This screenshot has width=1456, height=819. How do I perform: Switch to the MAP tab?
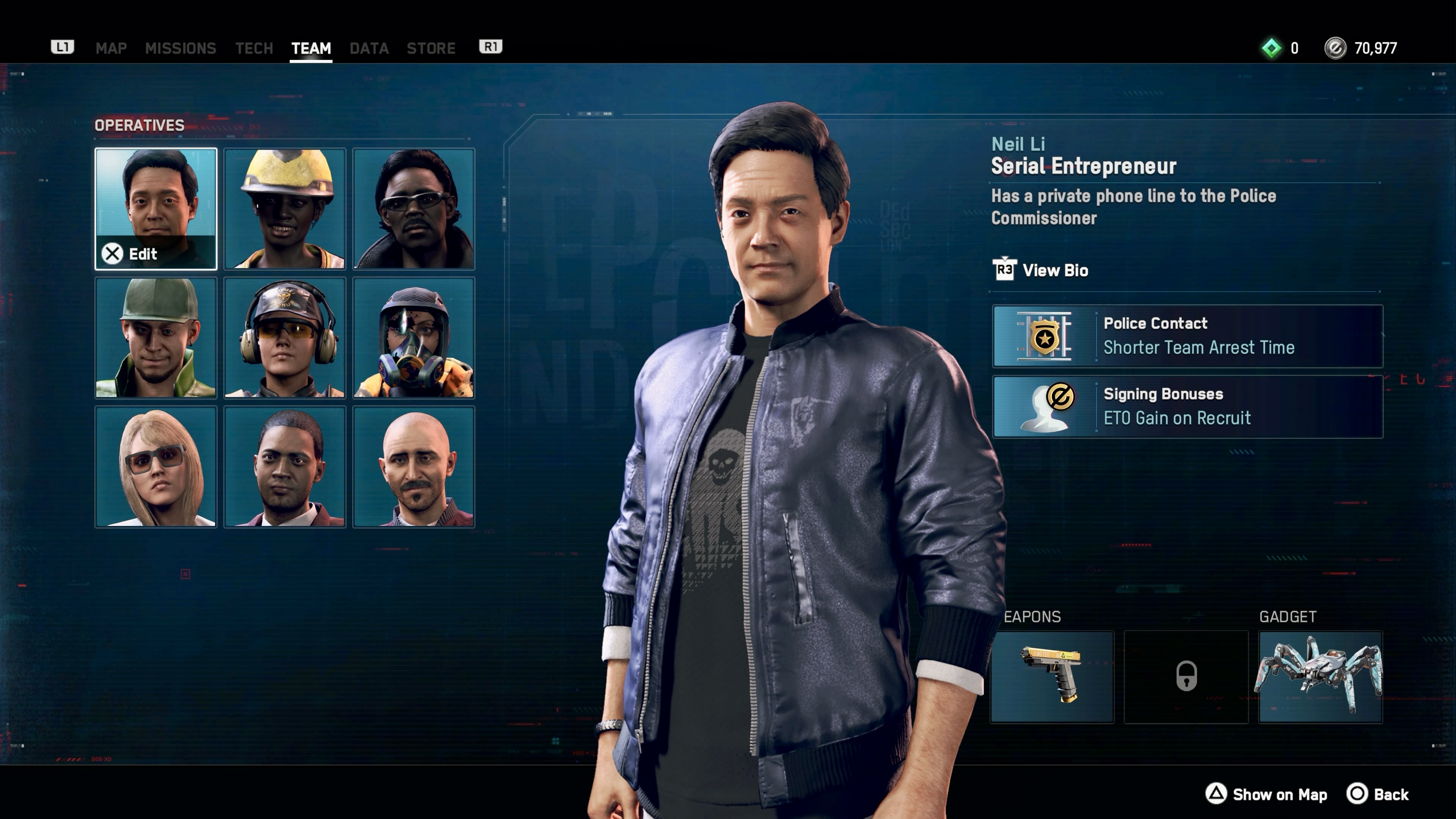(x=111, y=48)
